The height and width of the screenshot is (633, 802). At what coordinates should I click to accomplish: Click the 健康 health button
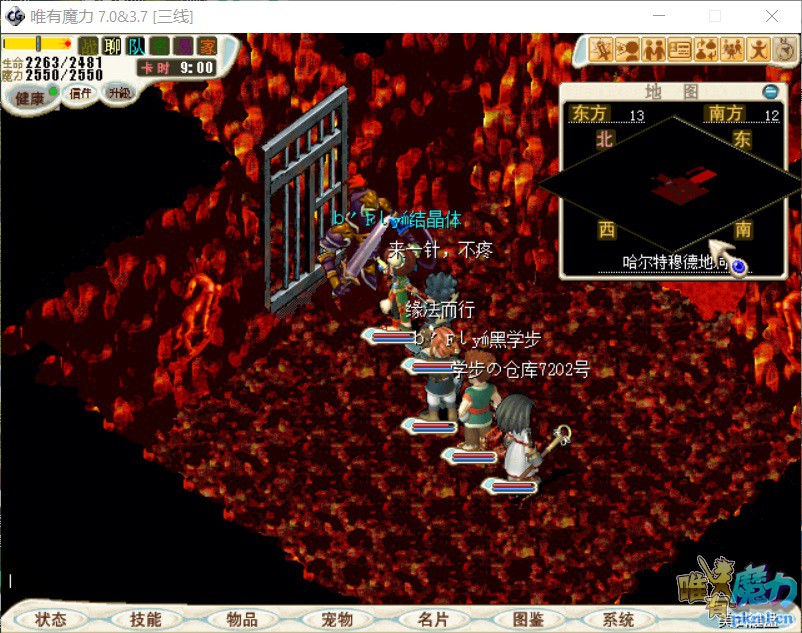[x=29, y=97]
